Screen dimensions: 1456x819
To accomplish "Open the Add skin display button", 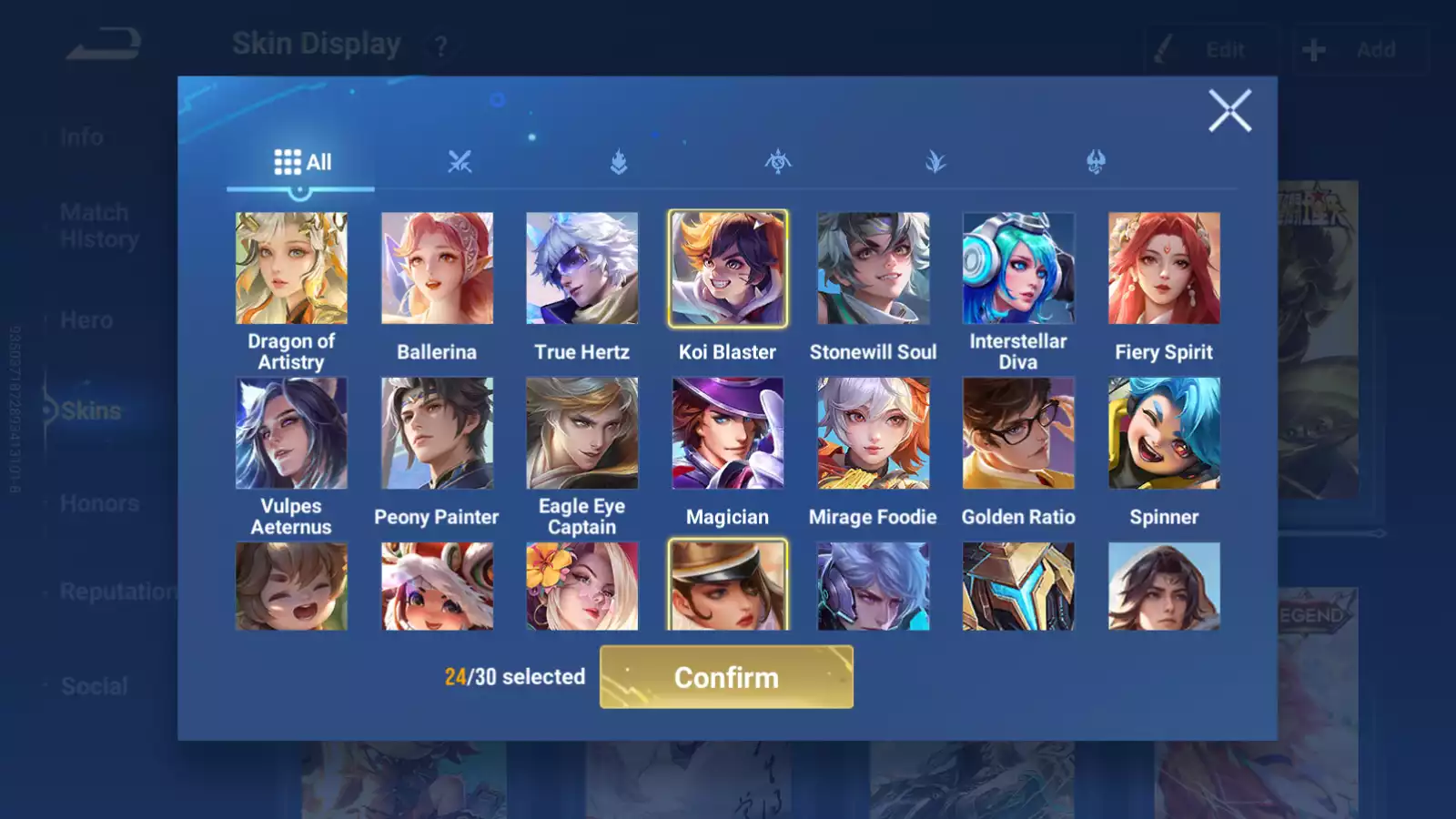I will click(x=1360, y=50).
